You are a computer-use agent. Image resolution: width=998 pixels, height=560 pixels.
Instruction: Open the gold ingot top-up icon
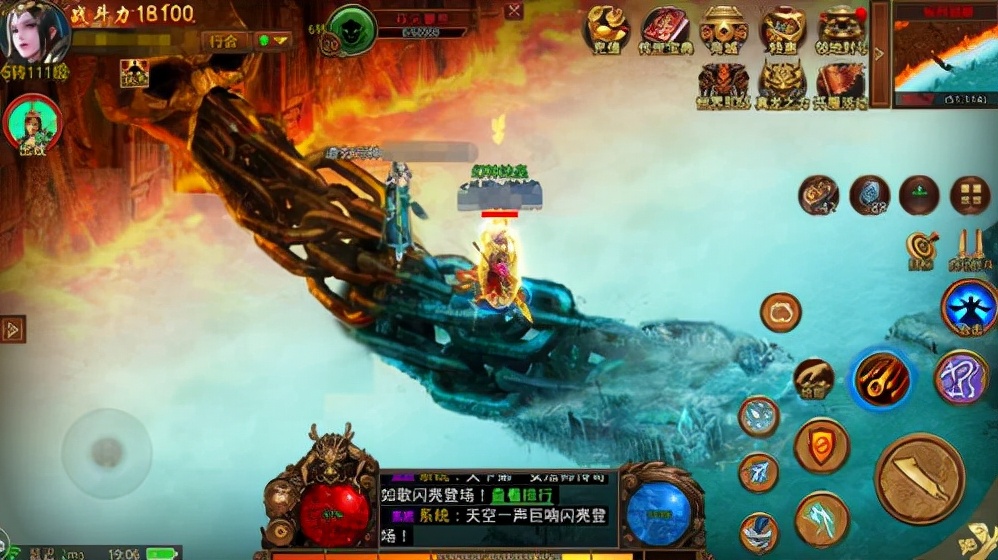coord(608,29)
